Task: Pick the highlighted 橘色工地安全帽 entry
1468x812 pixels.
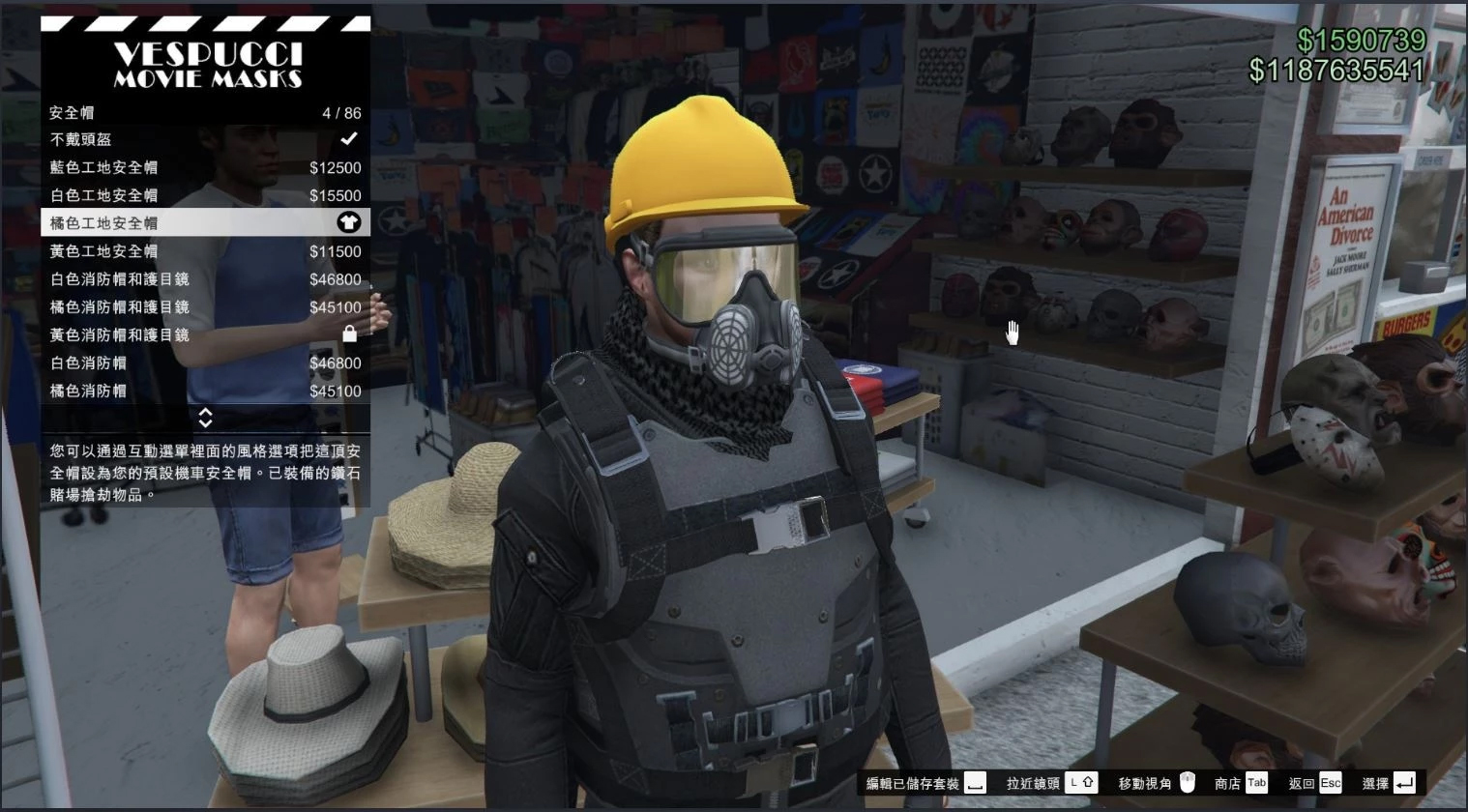Action: [205, 223]
